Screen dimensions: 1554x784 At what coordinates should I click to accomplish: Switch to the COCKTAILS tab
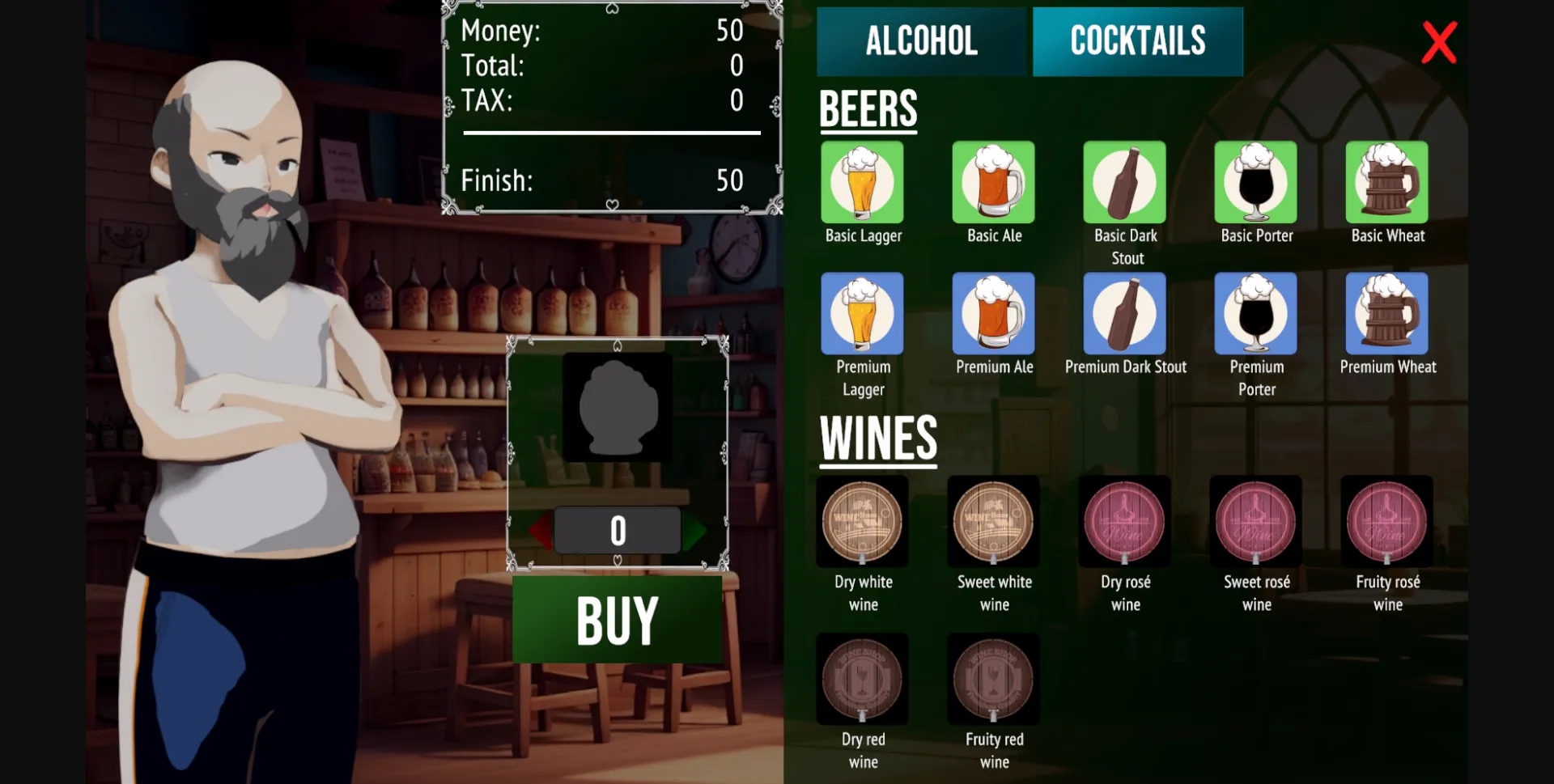pos(1136,40)
